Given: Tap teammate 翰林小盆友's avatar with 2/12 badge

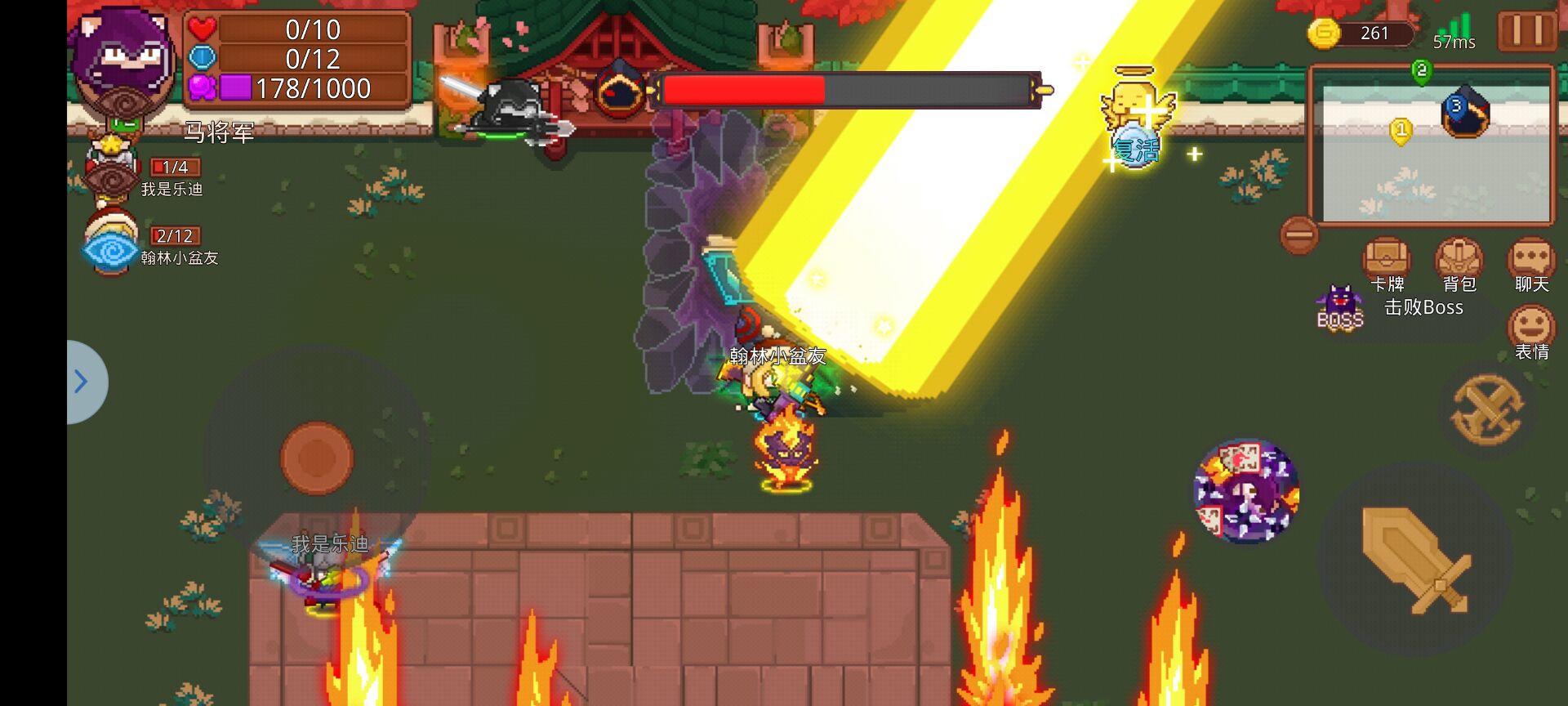Looking at the screenshot, I should 112,246.
